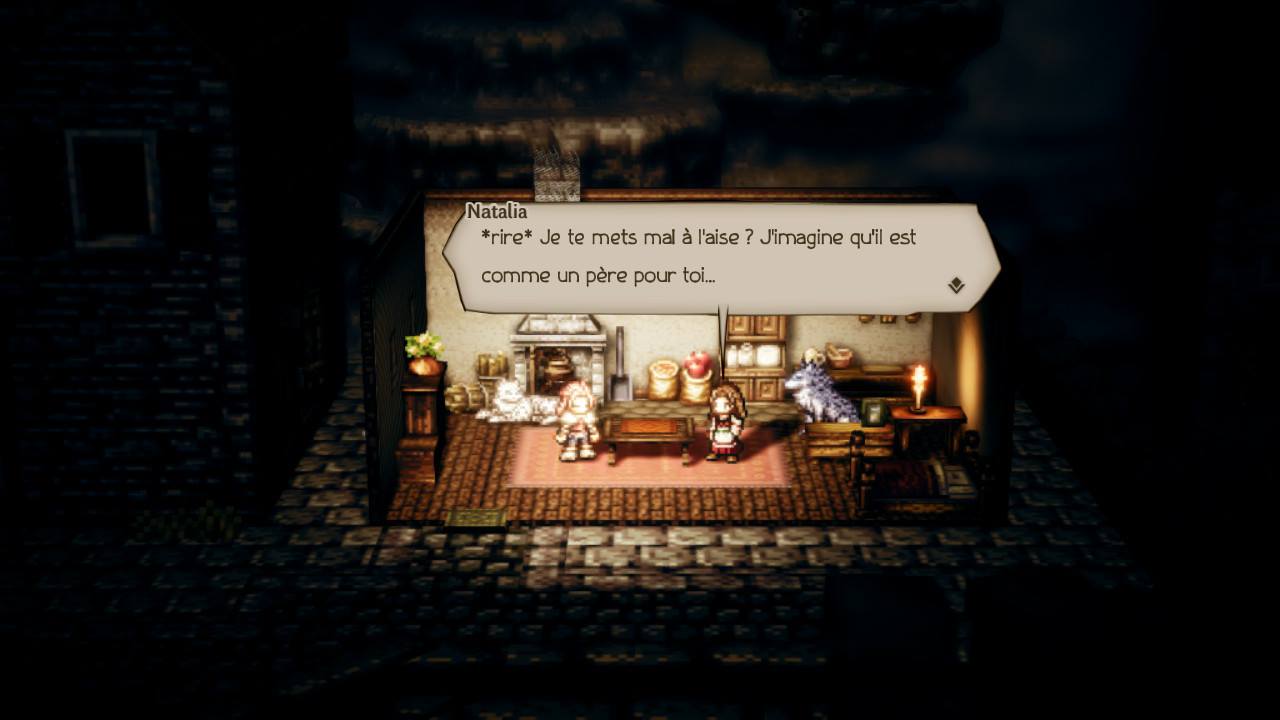Advance dialogue with the continue arrow
Screen dimensions: 1280x720
[956, 286]
